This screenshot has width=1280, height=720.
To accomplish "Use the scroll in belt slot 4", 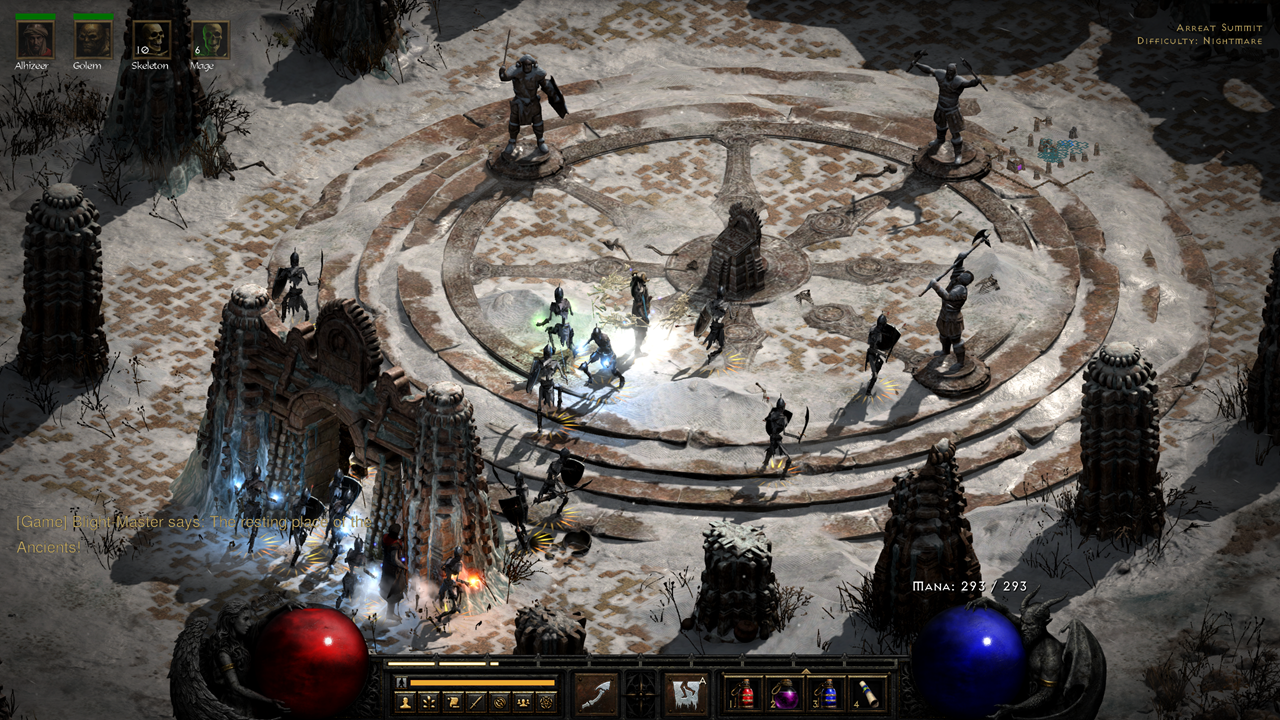I will [x=867, y=694].
